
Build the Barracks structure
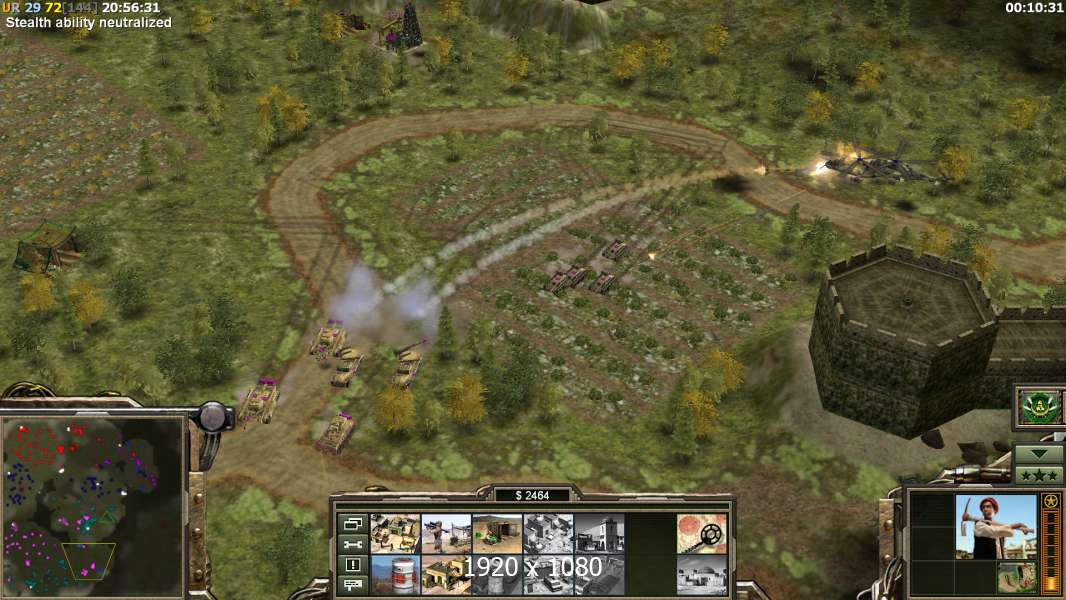click(446, 574)
